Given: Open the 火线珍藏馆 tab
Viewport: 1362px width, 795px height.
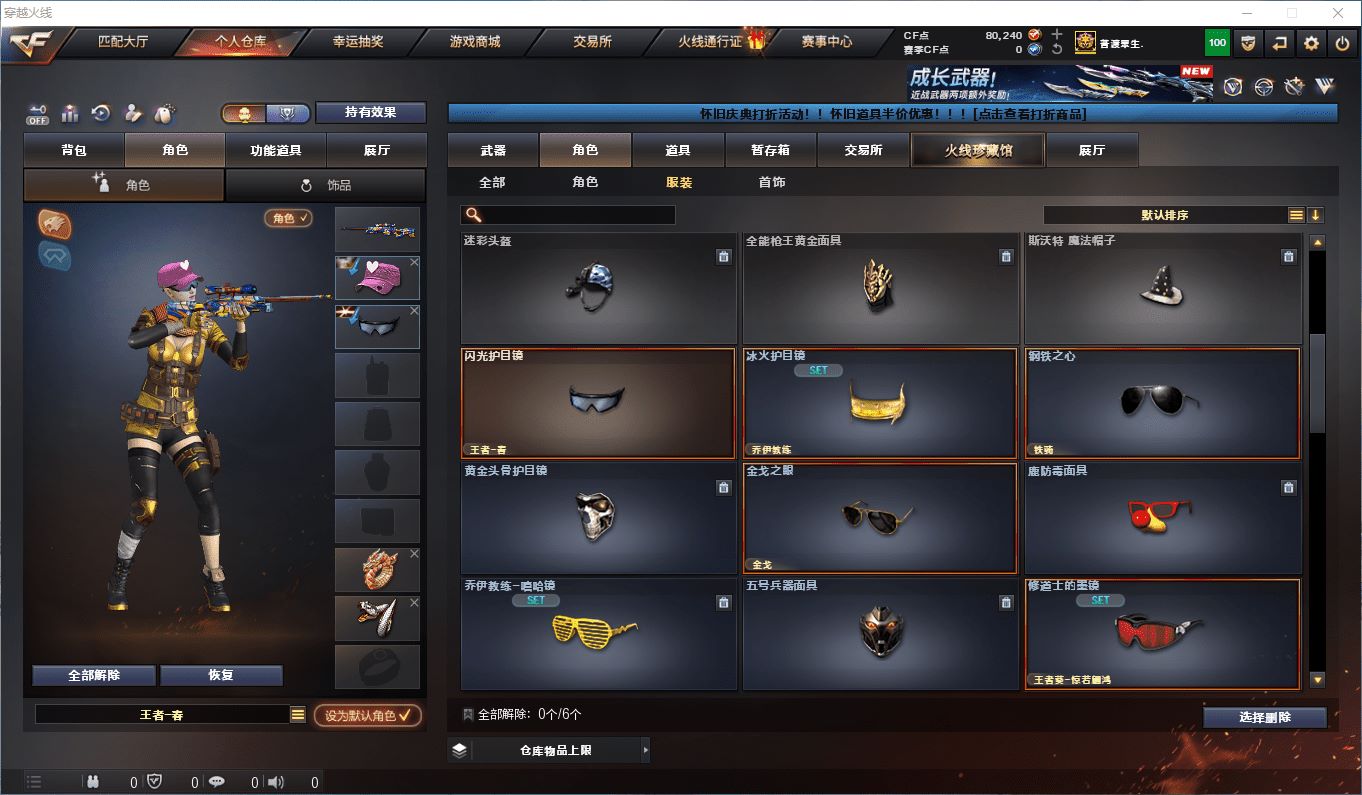Looking at the screenshot, I should coord(977,150).
